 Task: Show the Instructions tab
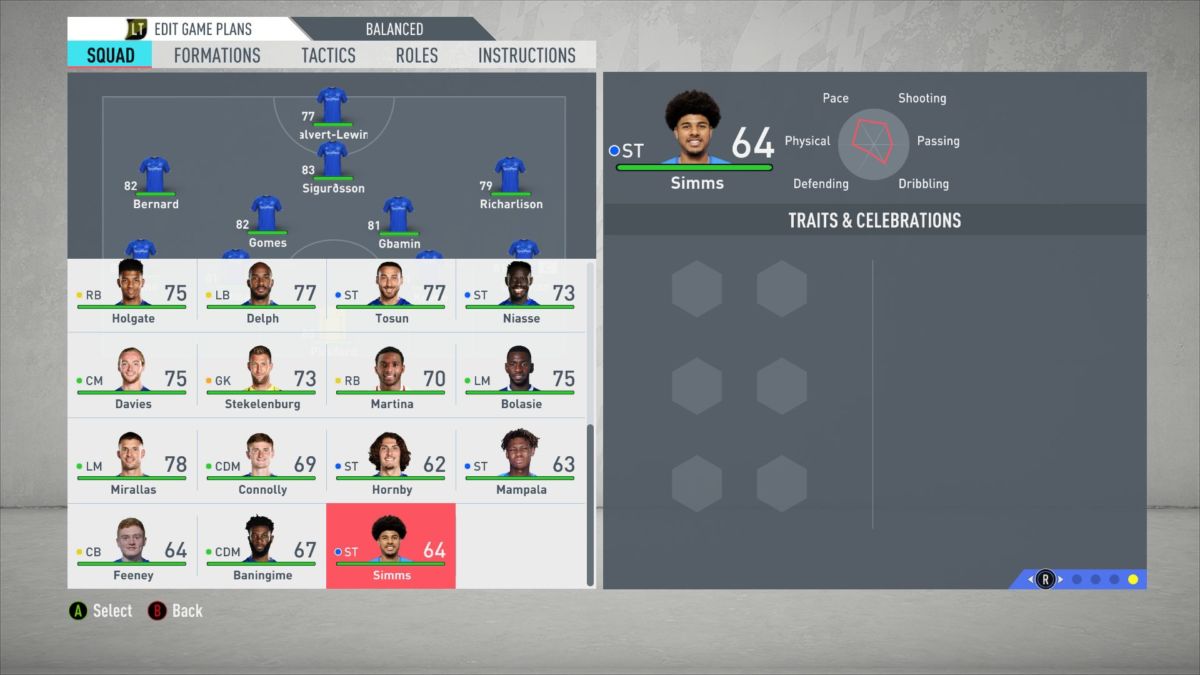[x=527, y=56]
